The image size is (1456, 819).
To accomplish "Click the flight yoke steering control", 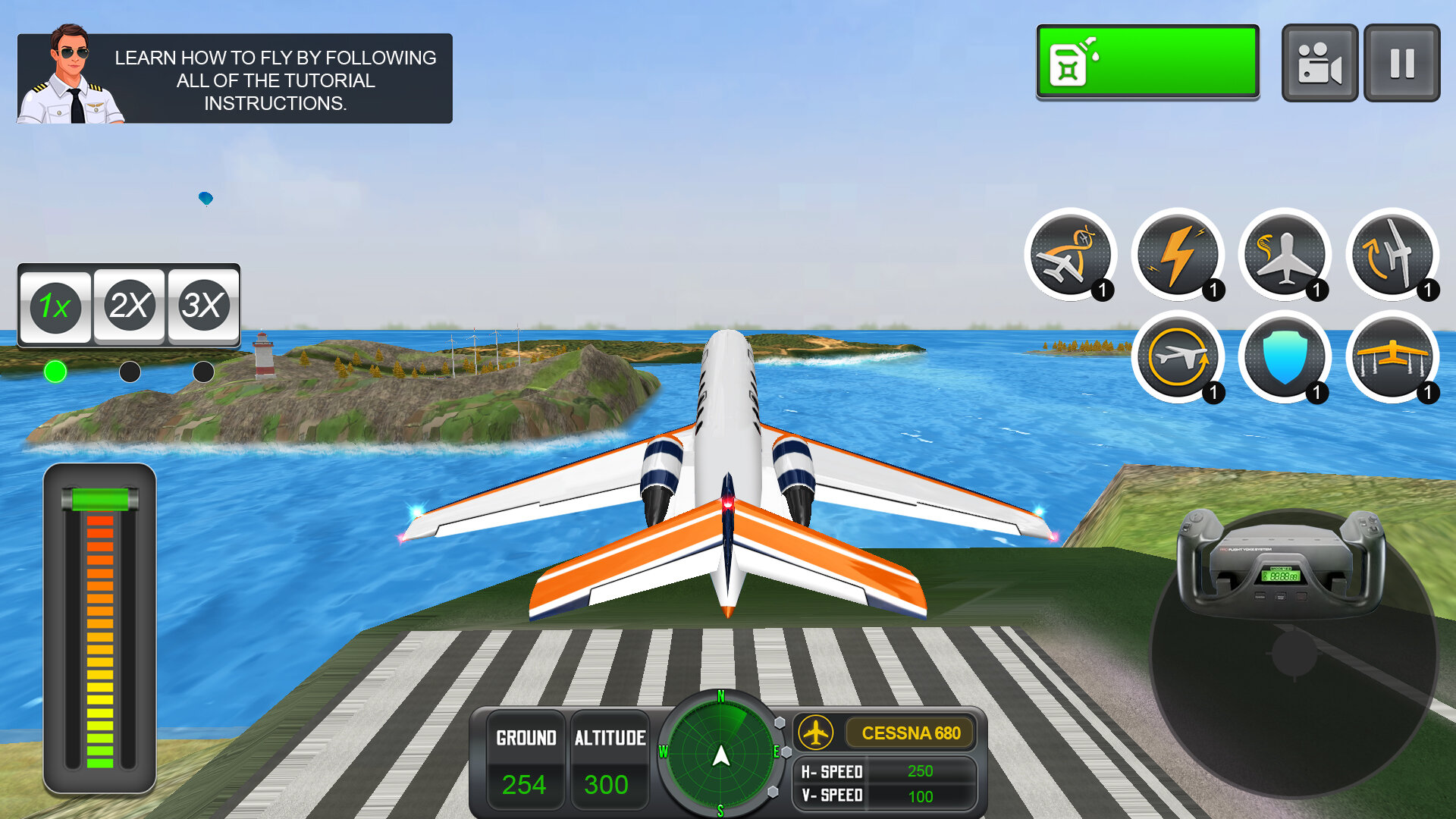I will (x=1281, y=565).
